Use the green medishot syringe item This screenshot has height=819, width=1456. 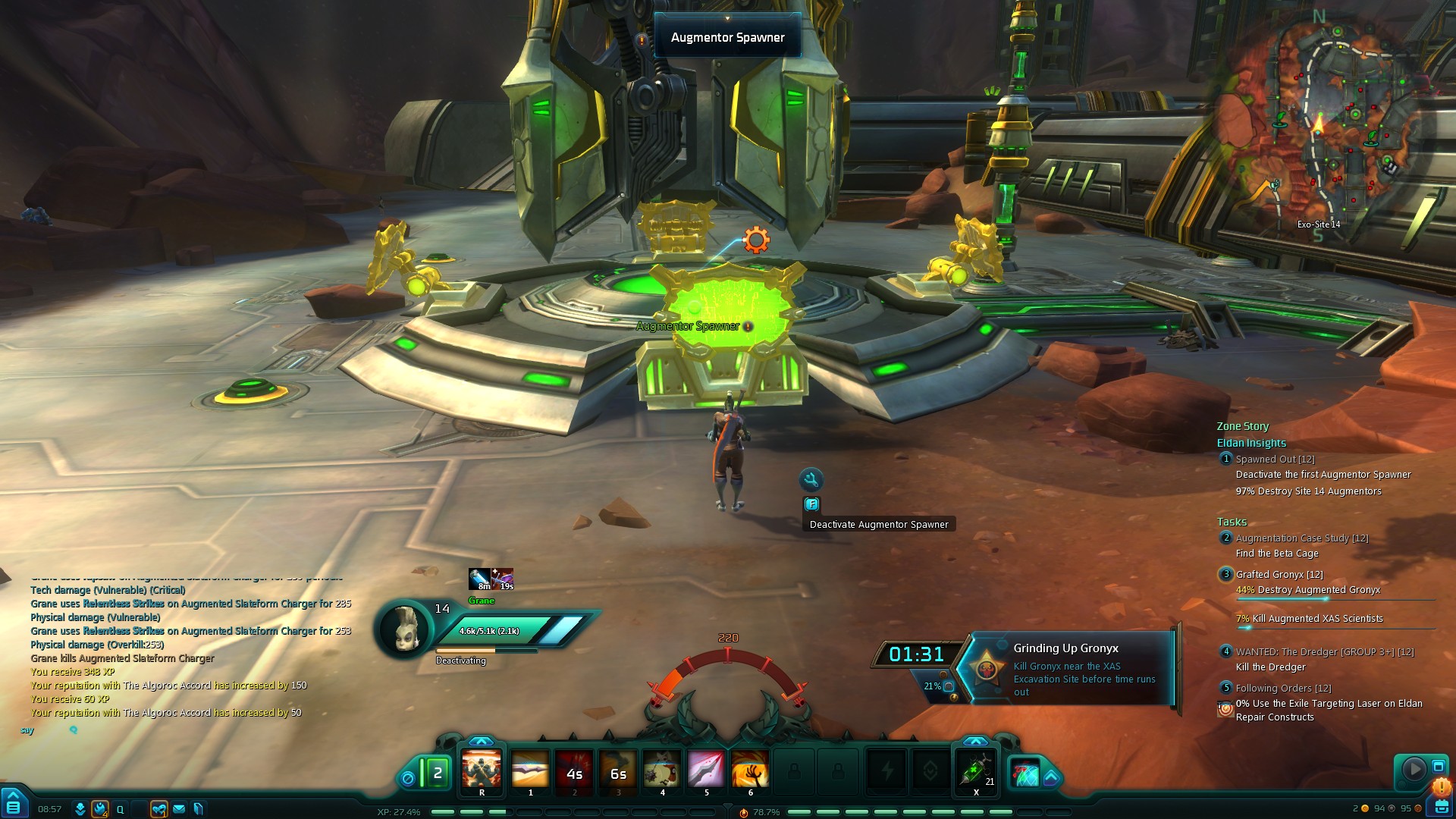(x=975, y=772)
